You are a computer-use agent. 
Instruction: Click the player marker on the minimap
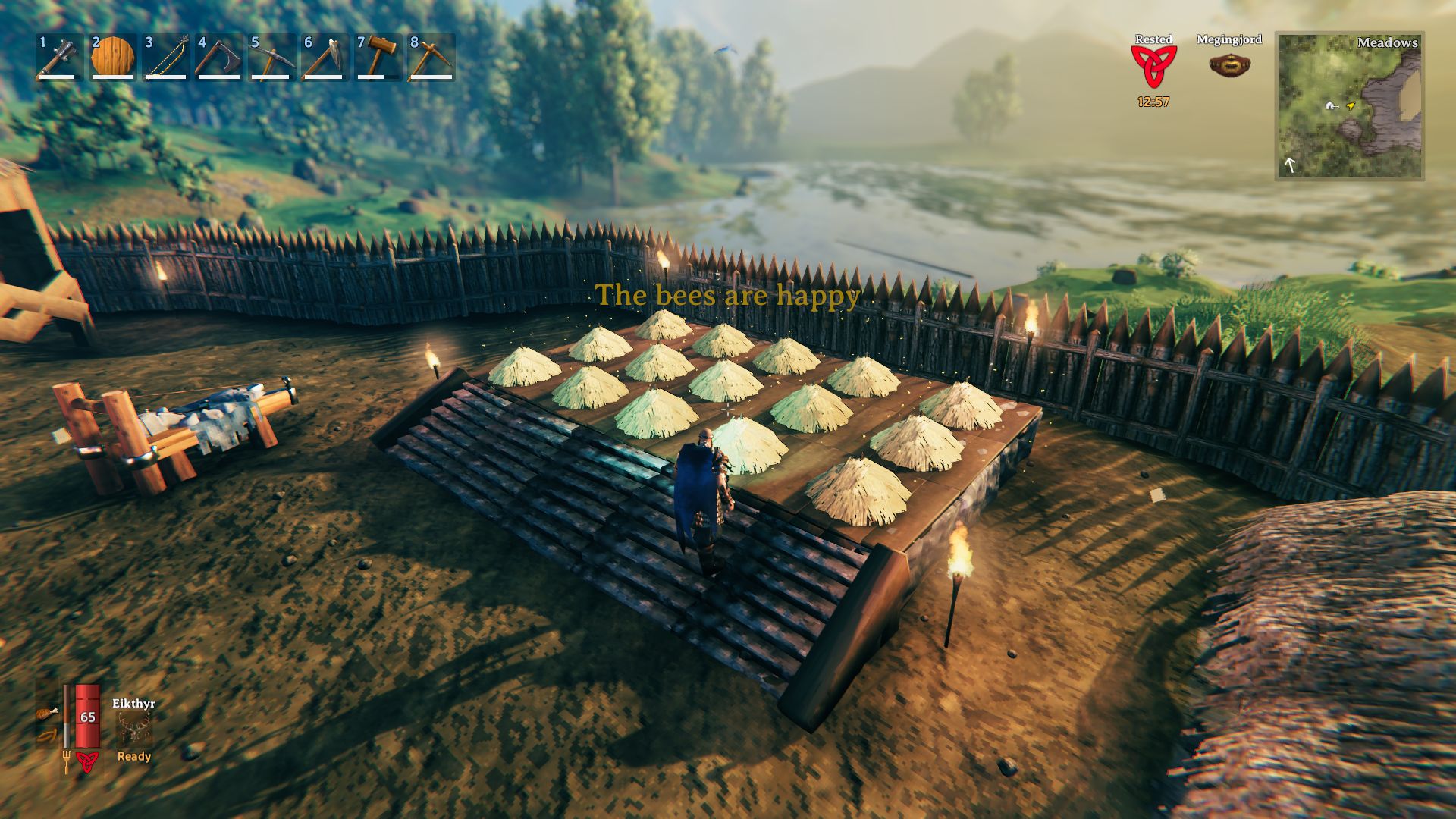pyautogui.click(x=1351, y=107)
